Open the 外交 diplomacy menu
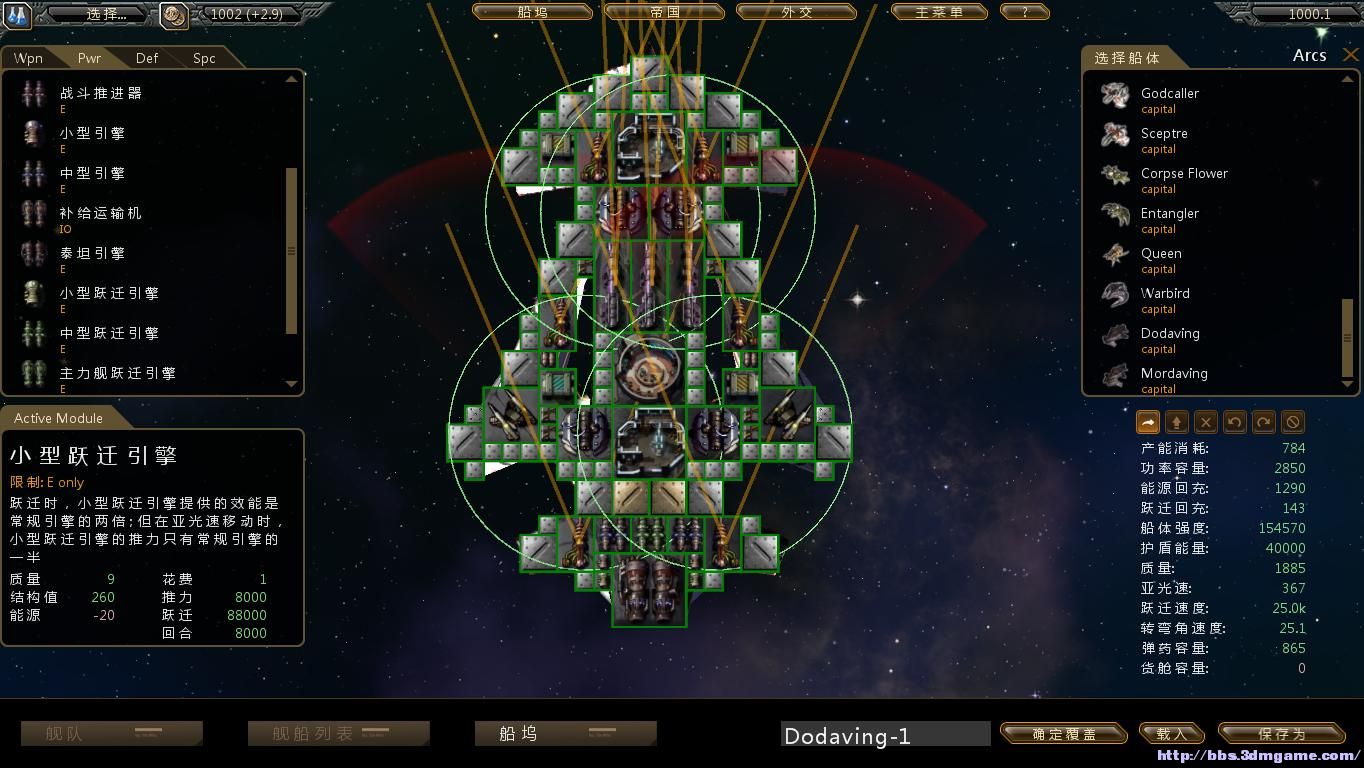Viewport: 1364px width, 768px height. point(796,13)
